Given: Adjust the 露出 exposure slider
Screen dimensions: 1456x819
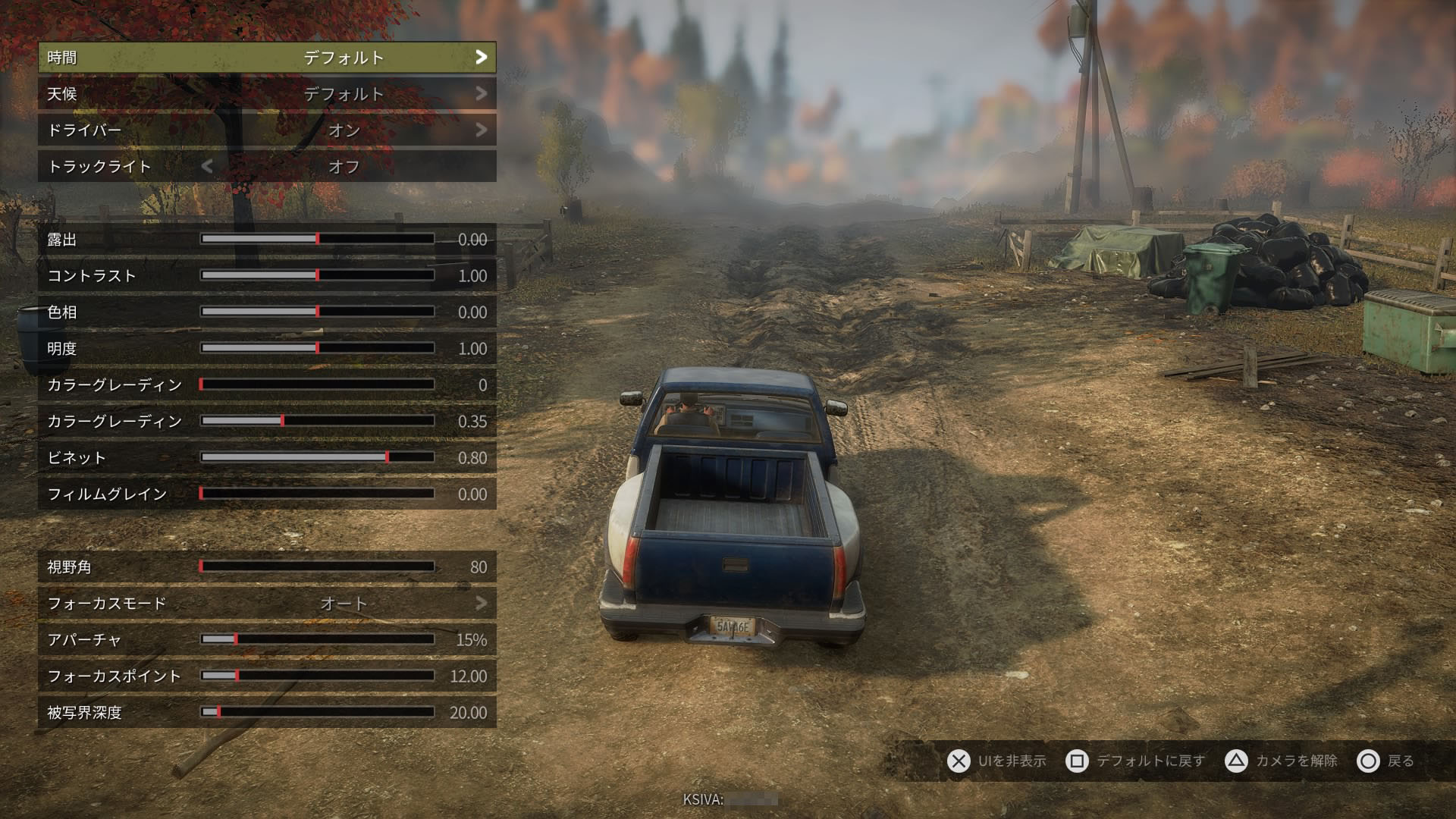Looking at the screenshot, I should (317, 239).
